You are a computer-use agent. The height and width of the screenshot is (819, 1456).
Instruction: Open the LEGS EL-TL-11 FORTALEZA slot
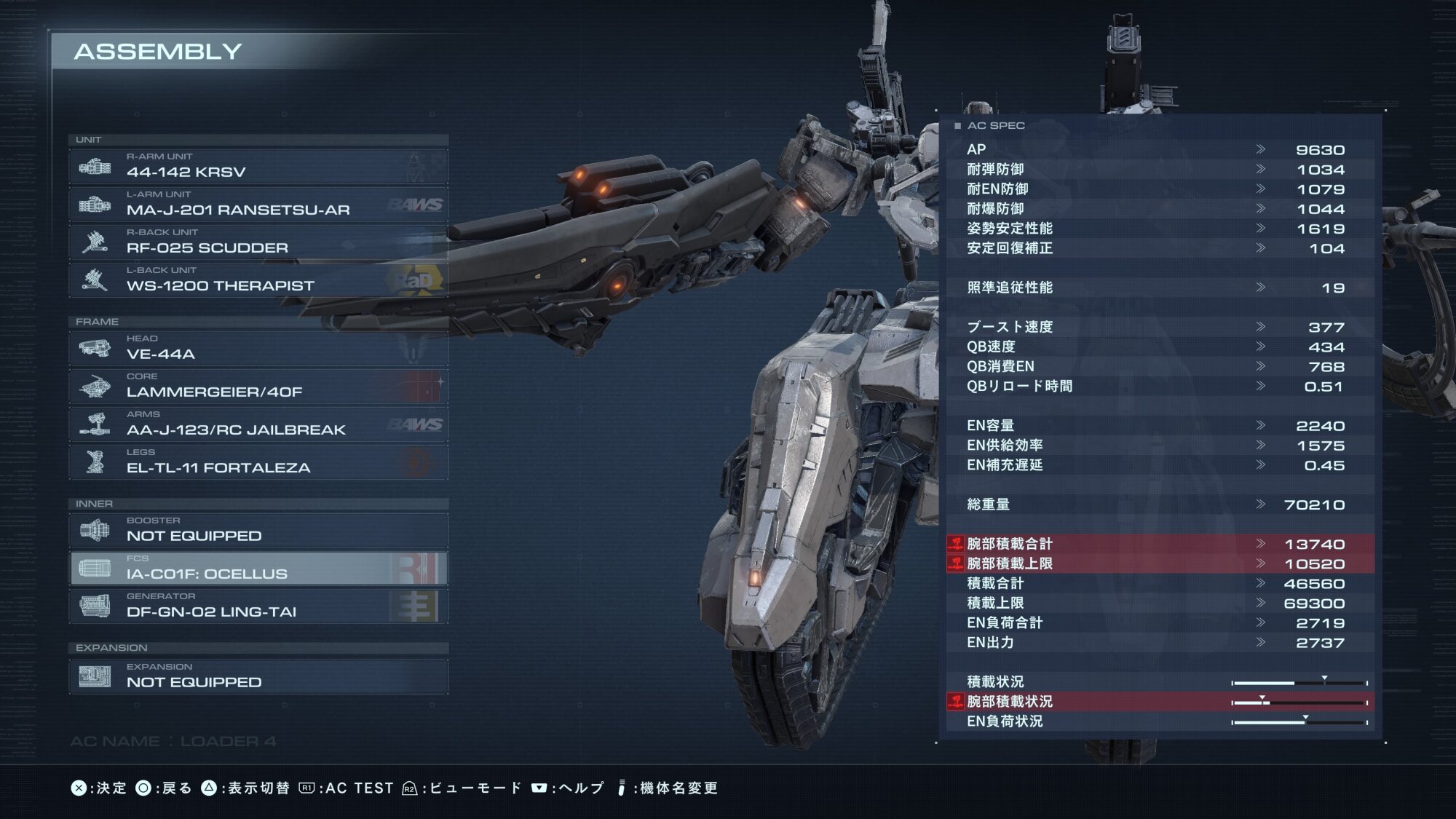click(x=258, y=462)
